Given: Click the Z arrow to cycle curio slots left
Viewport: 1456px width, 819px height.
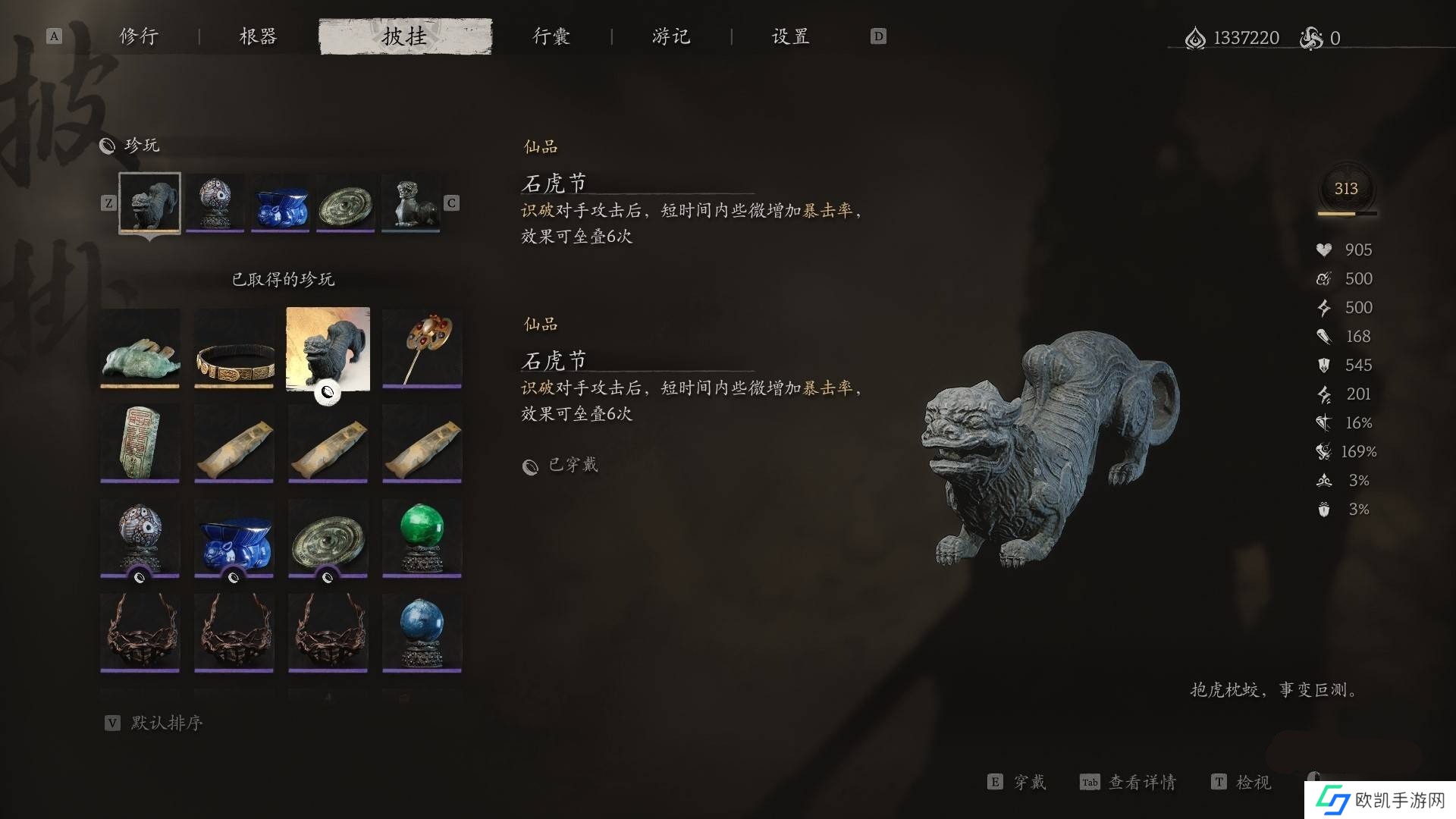Looking at the screenshot, I should point(109,202).
